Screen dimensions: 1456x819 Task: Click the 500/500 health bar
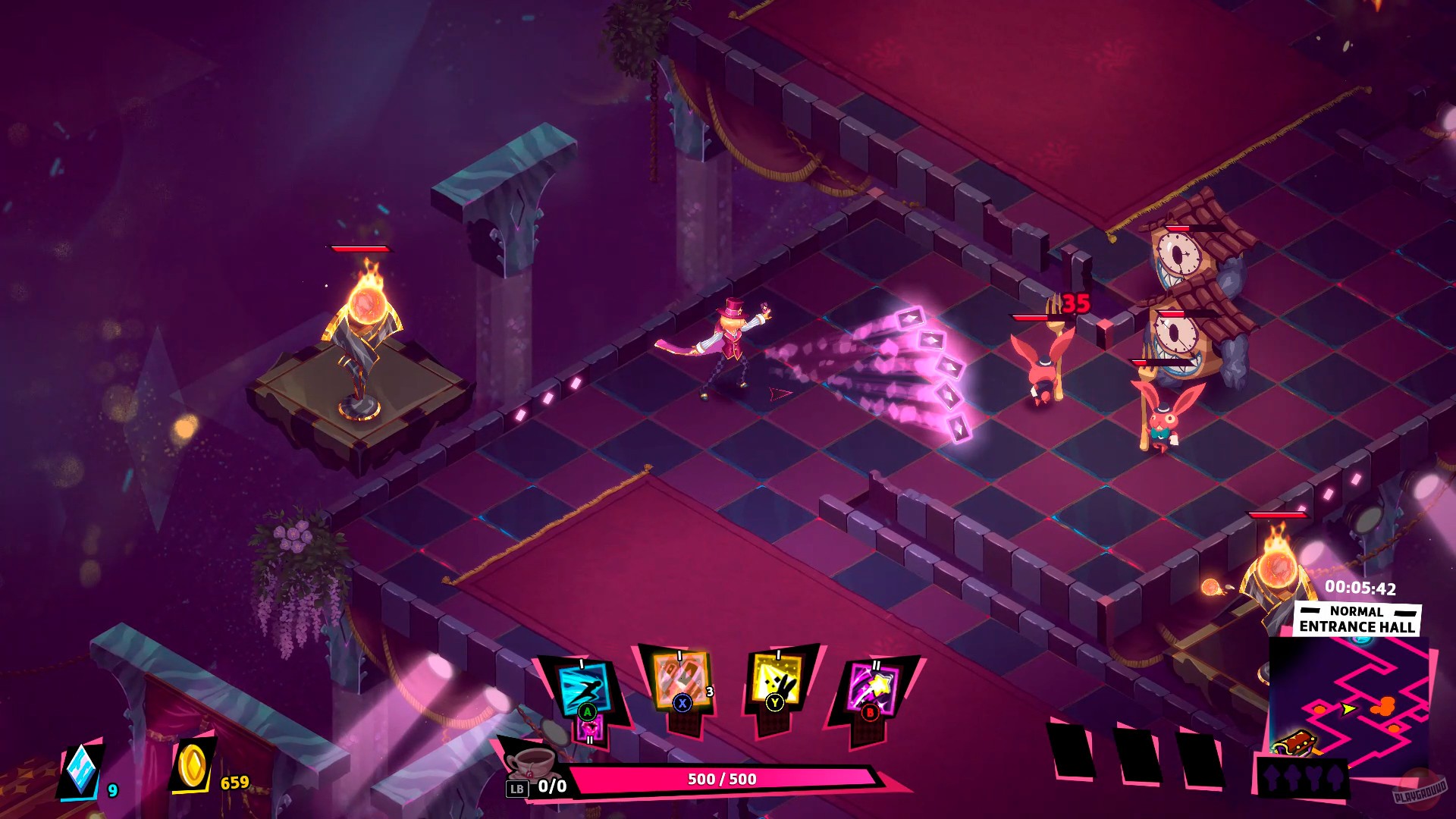pos(723,778)
